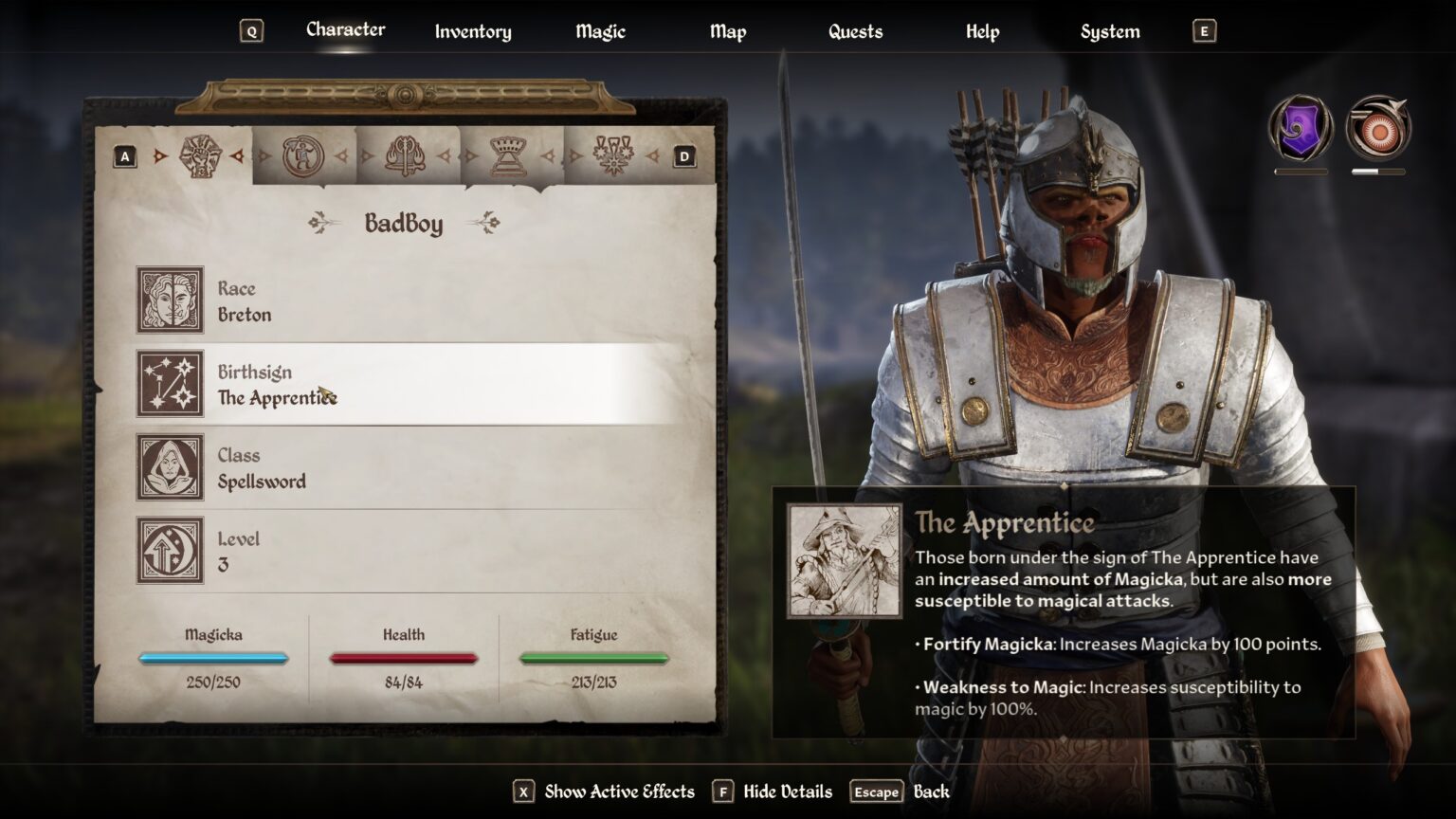The height and width of the screenshot is (819, 1456).
Task: Click the A arrow for previous sub-tab
Action: click(124, 155)
